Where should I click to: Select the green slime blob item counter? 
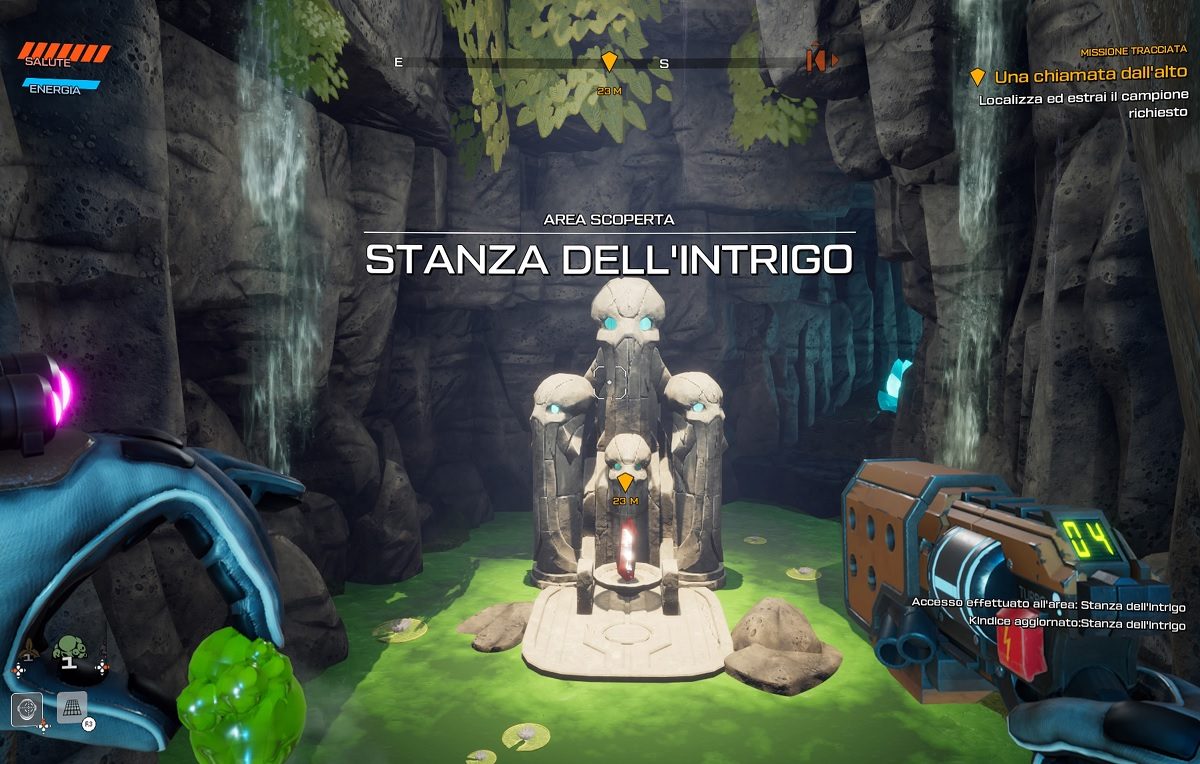pyautogui.click(x=67, y=651)
